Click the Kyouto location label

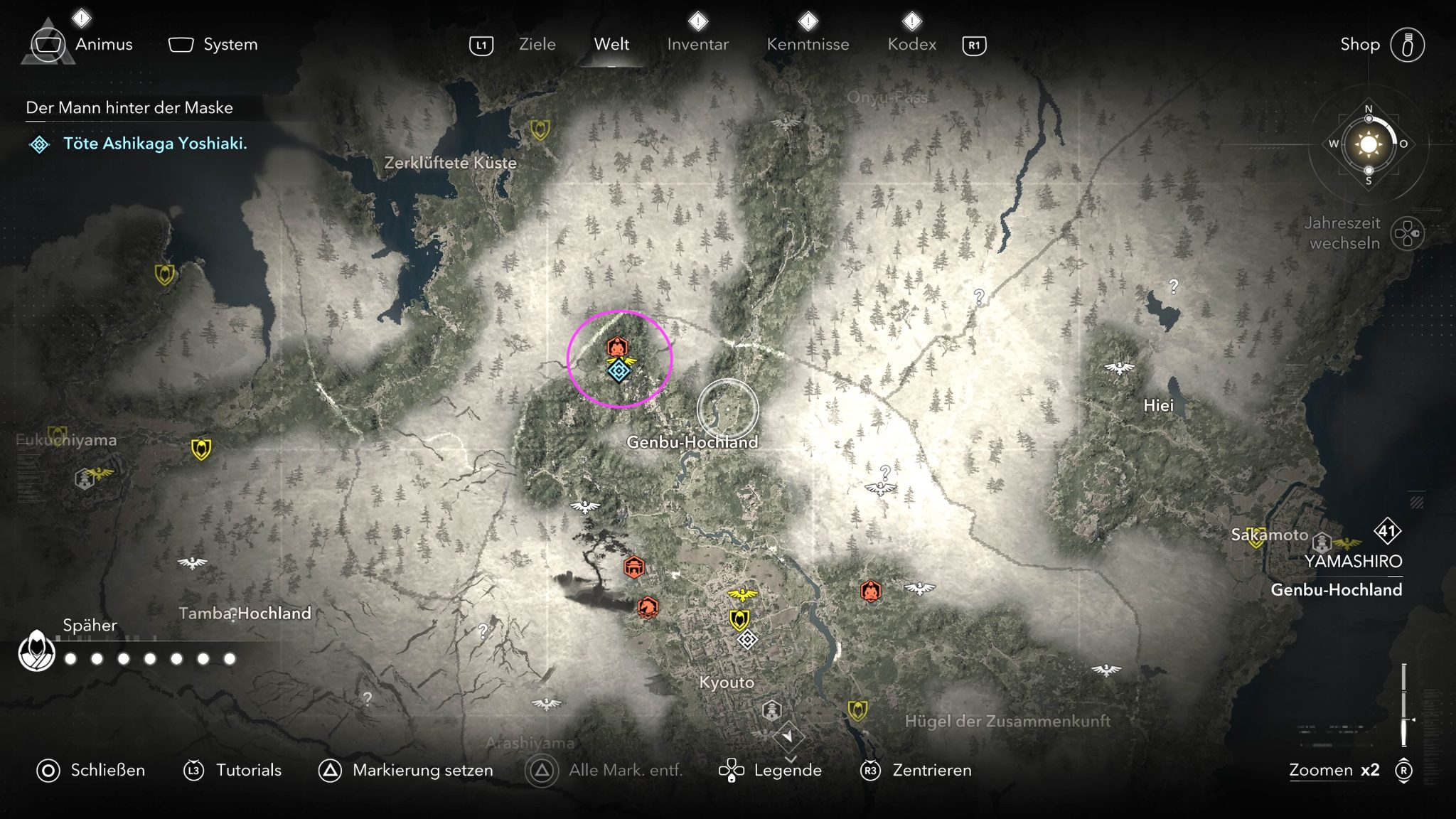coord(727,682)
